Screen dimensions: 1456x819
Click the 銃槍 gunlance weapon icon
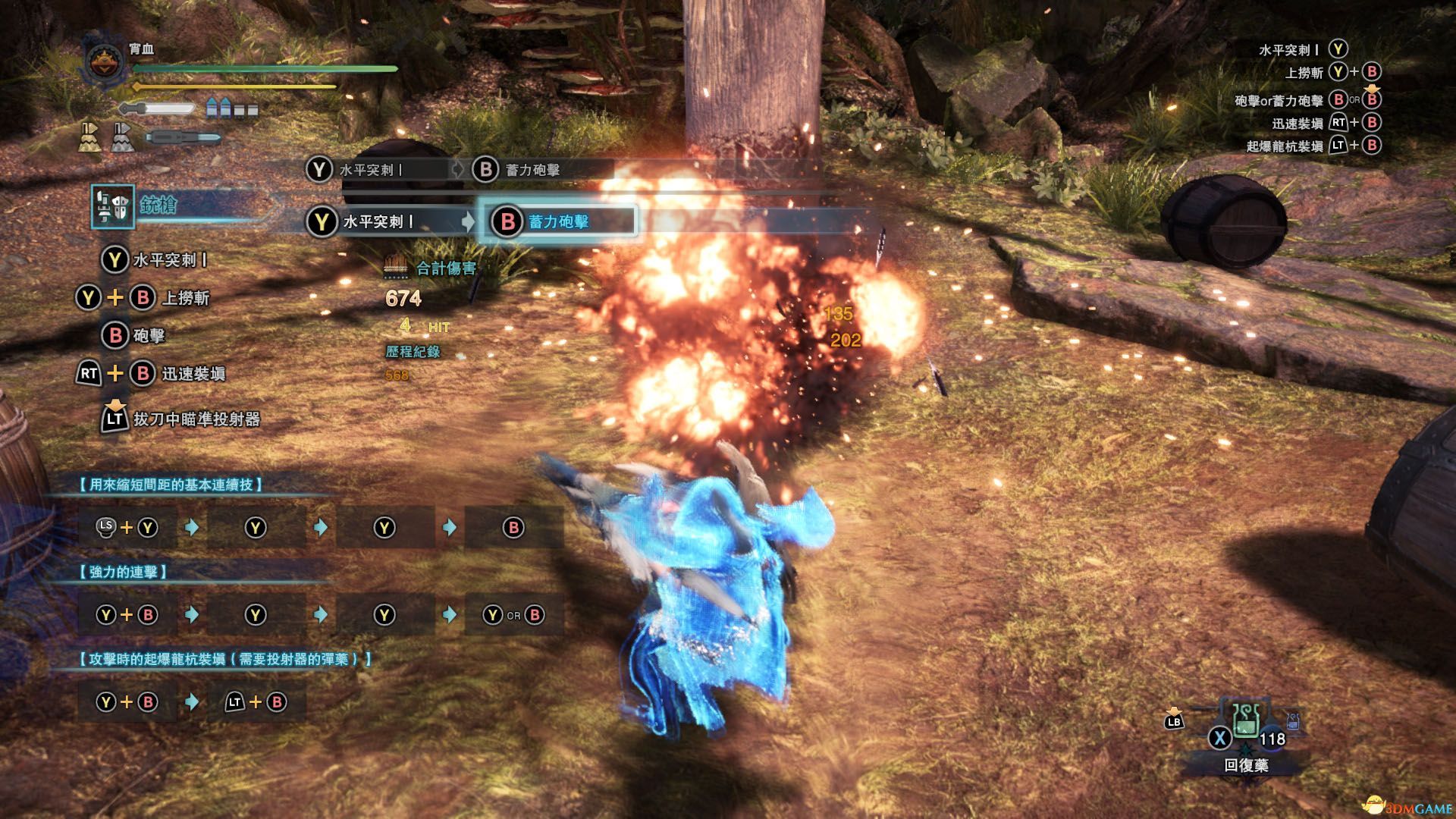point(113,206)
